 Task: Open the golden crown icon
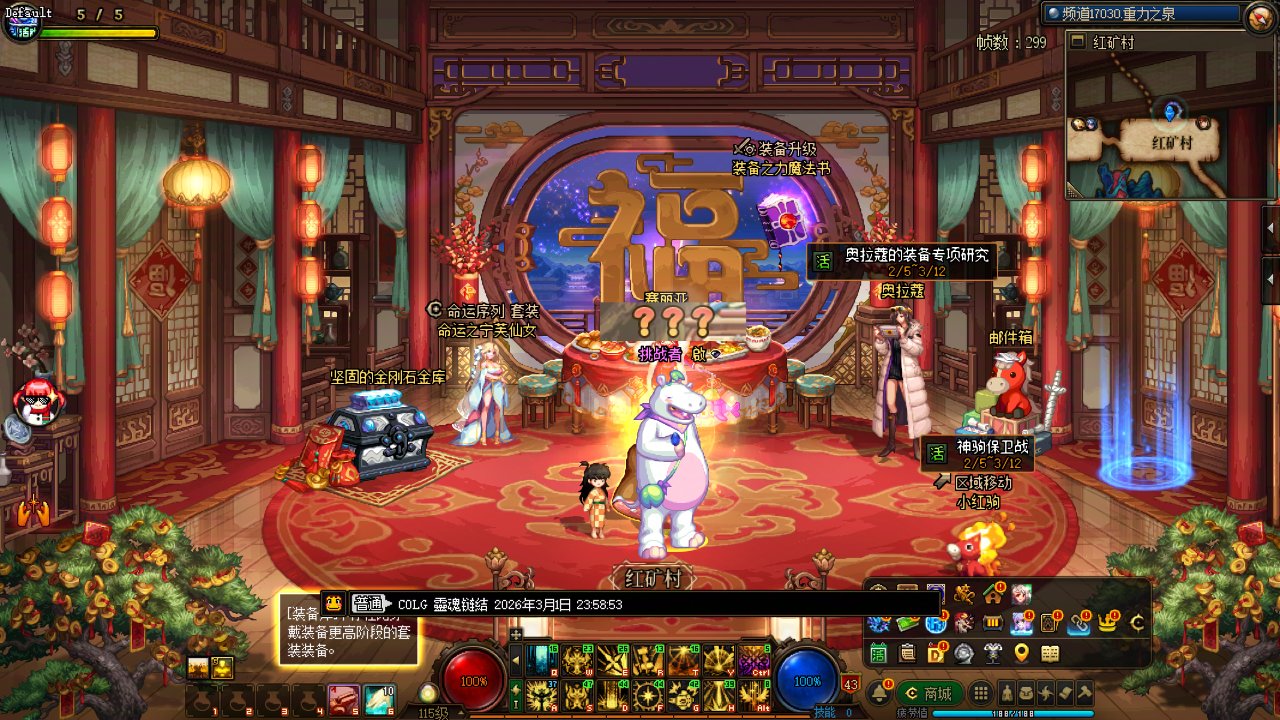point(1107,623)
